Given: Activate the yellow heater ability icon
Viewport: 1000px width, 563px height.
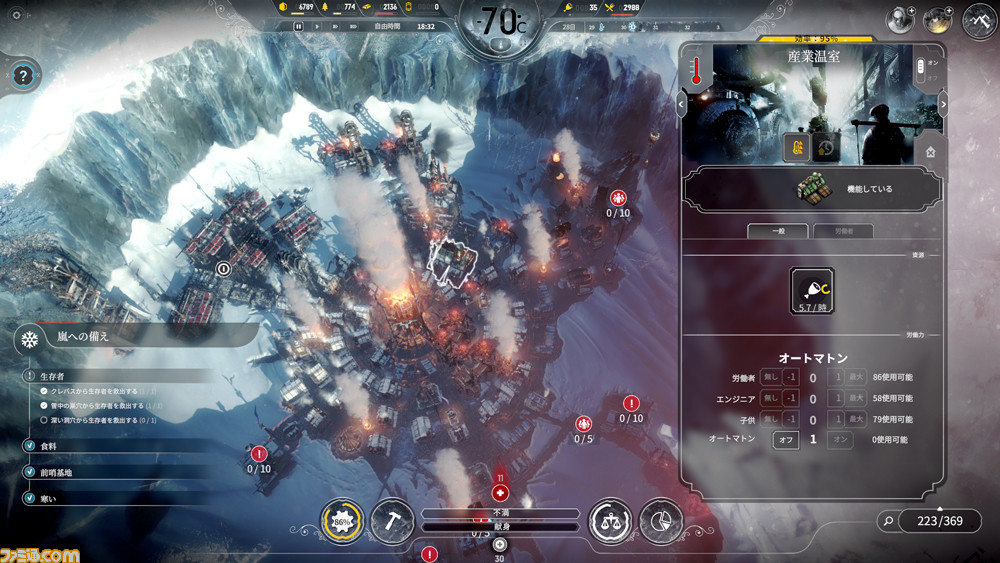Looking at the screenshot, I should coord(796,147).
